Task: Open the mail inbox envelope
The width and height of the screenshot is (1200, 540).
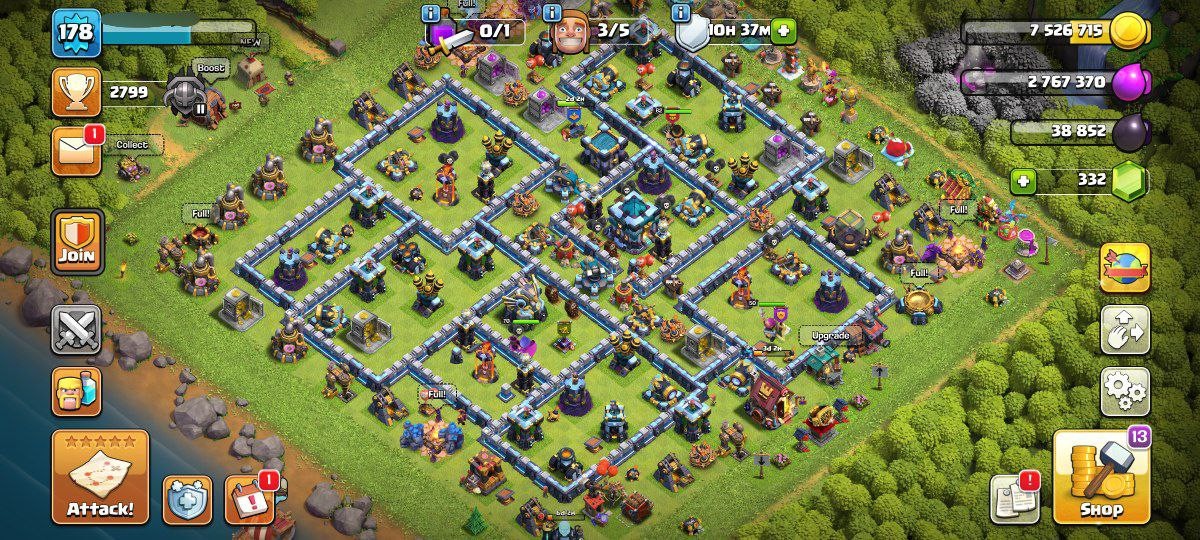Action: (x=76, y=151)
